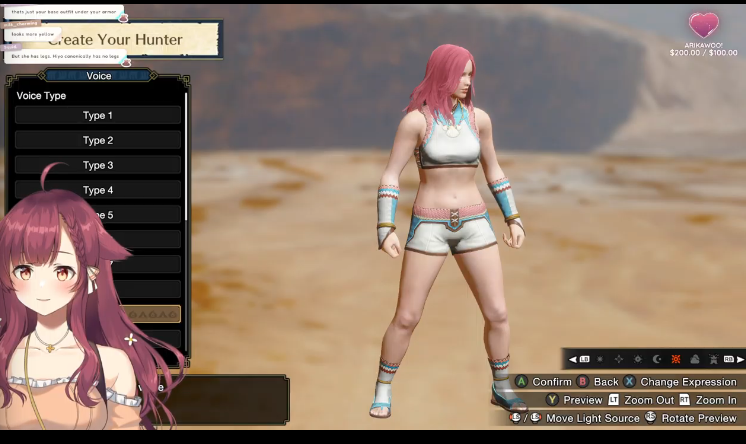The height and width of the screenshot is (444, 746).
Task: Set the voice to Type 4
Action: 97,191
